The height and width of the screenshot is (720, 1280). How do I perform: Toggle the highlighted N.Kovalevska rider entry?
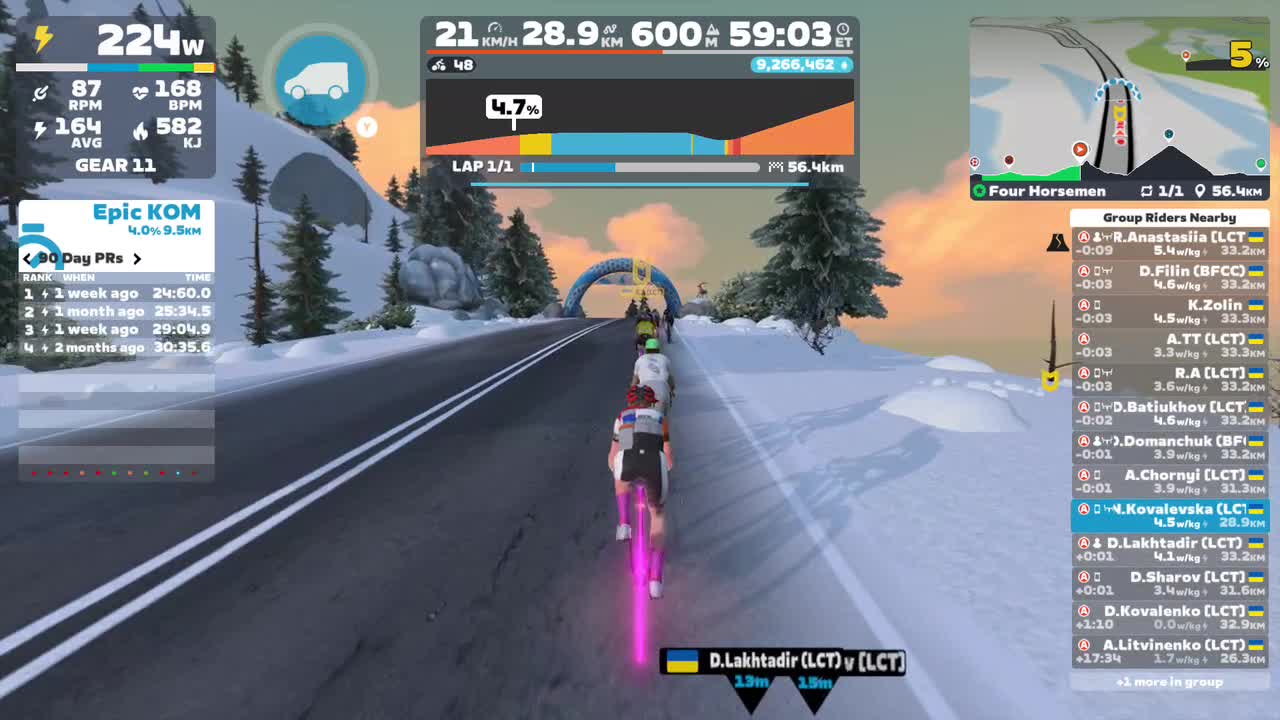click(x=1172, y=514)
